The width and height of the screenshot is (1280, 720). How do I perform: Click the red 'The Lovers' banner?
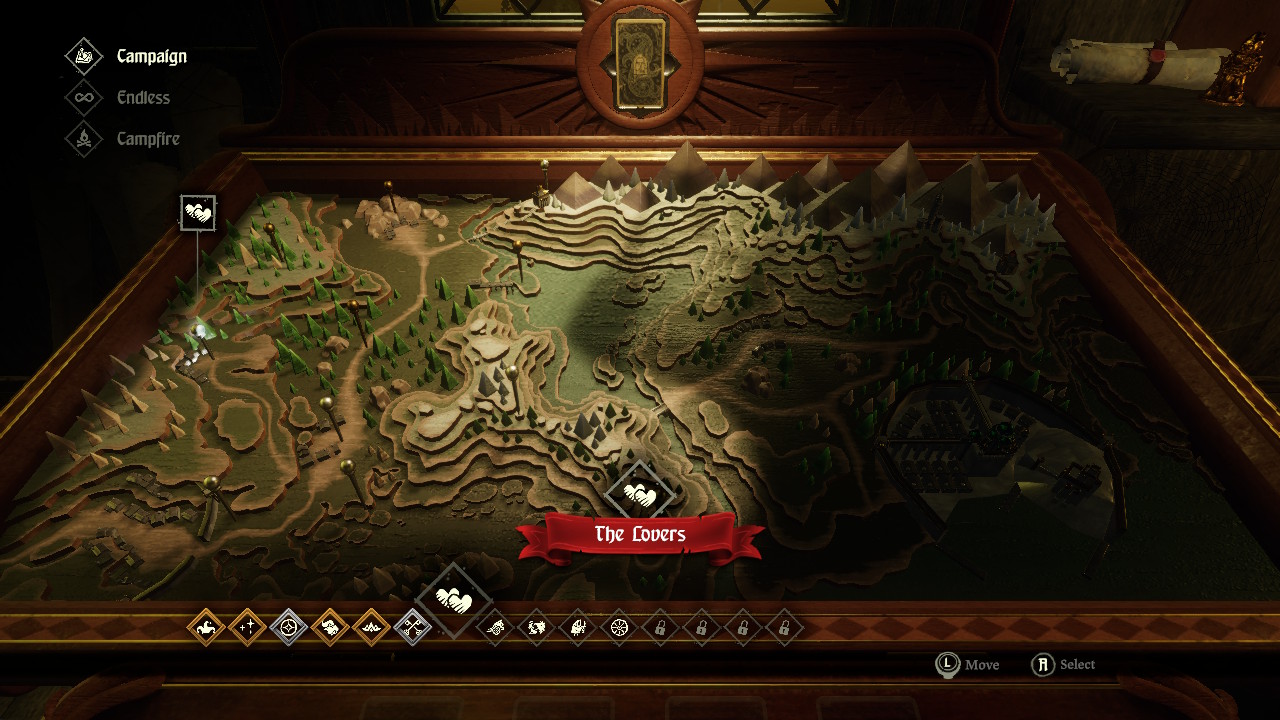[x=640, y=535]
